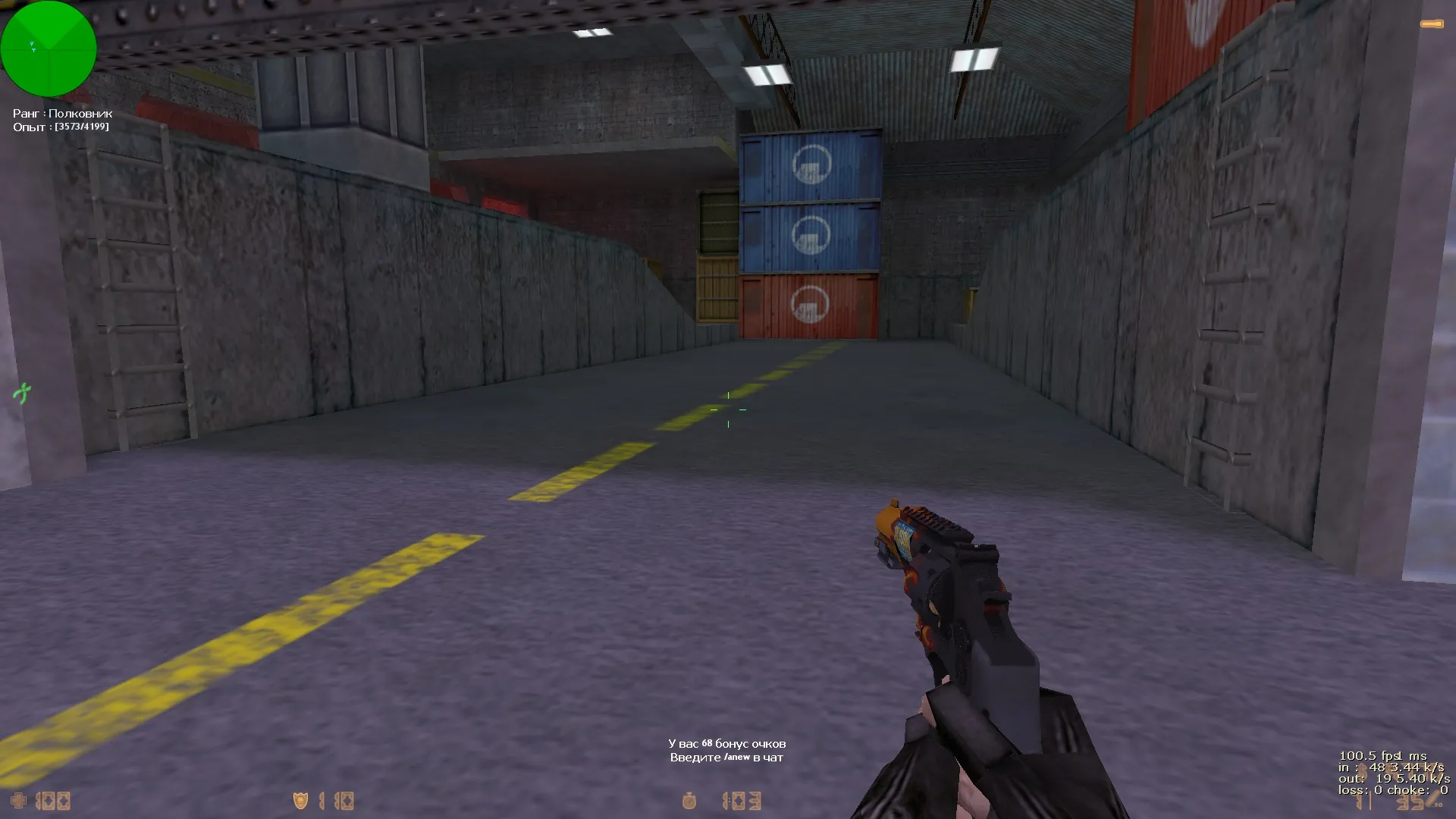1456x819 pixels.
Task: Click the green item icon on left screen edge
Action: point(23,394)
